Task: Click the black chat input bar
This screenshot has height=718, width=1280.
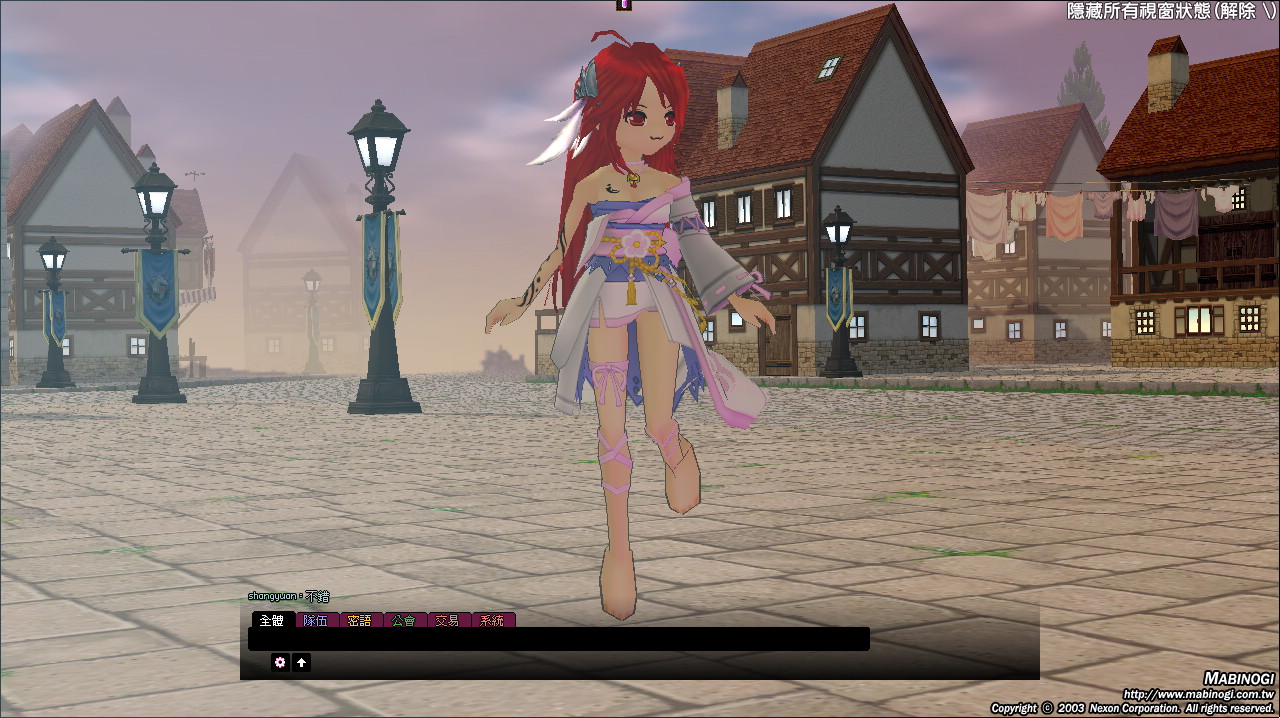Action: click(558, 639)
